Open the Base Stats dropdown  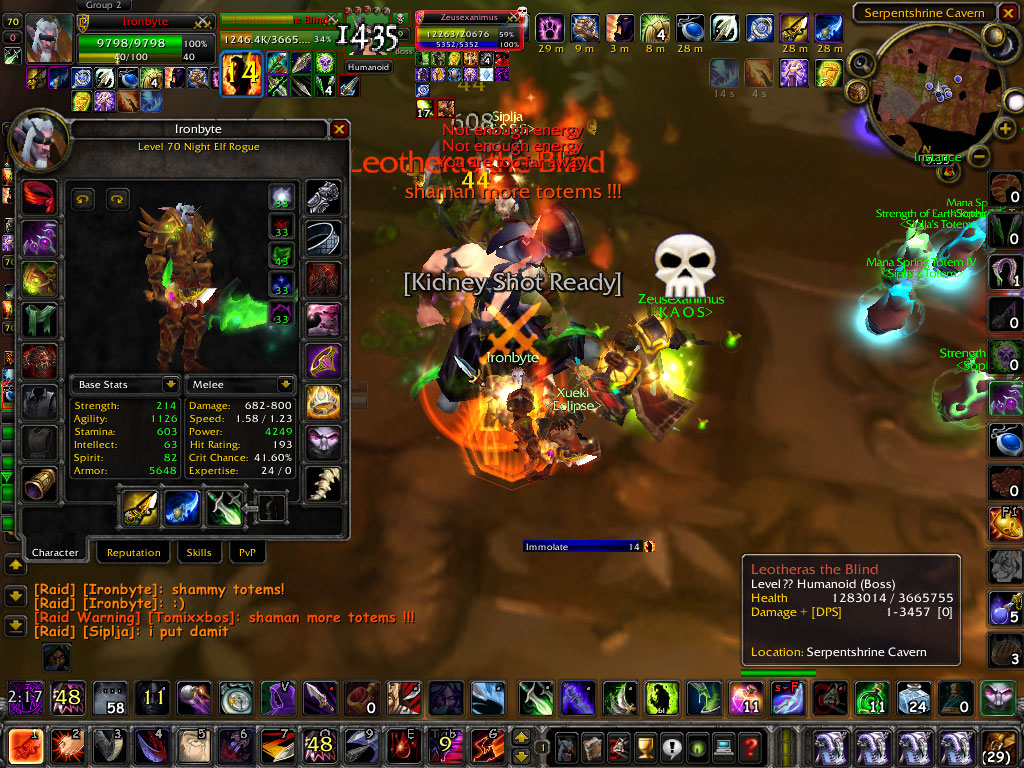(170, 384)
